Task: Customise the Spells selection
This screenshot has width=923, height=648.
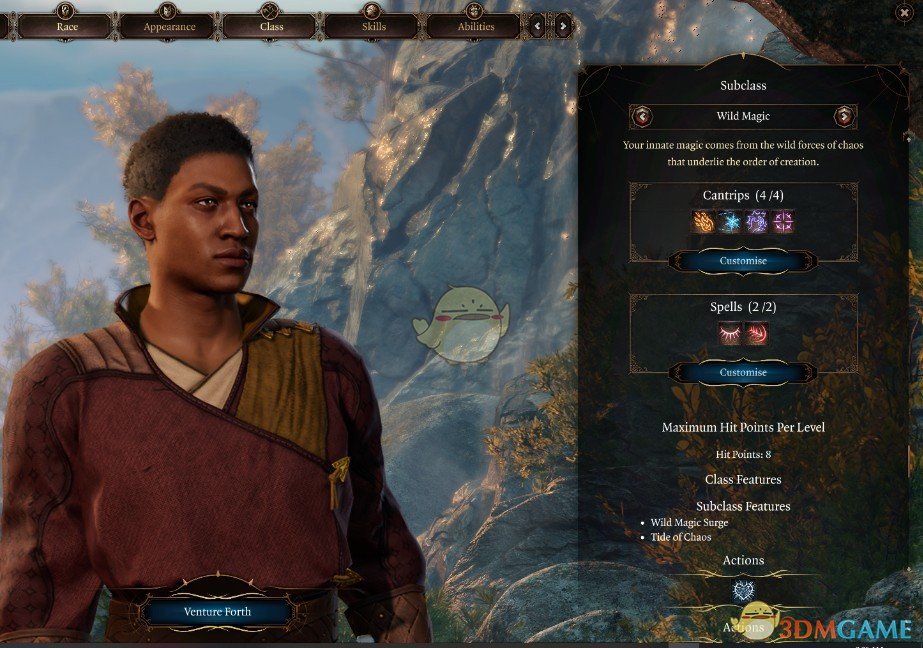Action: pyautogui.click(x=743, y=372)
